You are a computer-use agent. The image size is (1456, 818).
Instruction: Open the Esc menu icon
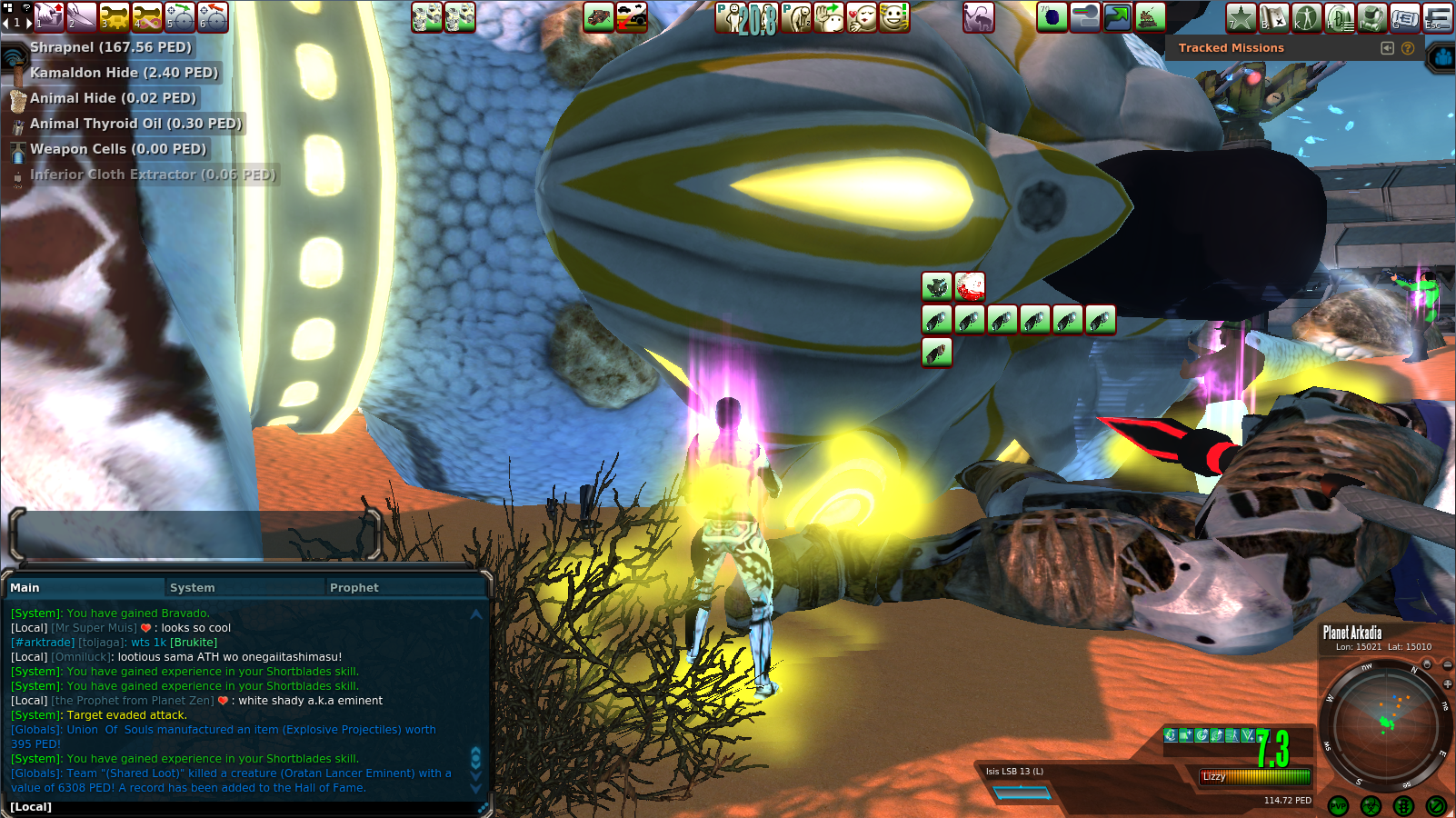coord(1437,17)
